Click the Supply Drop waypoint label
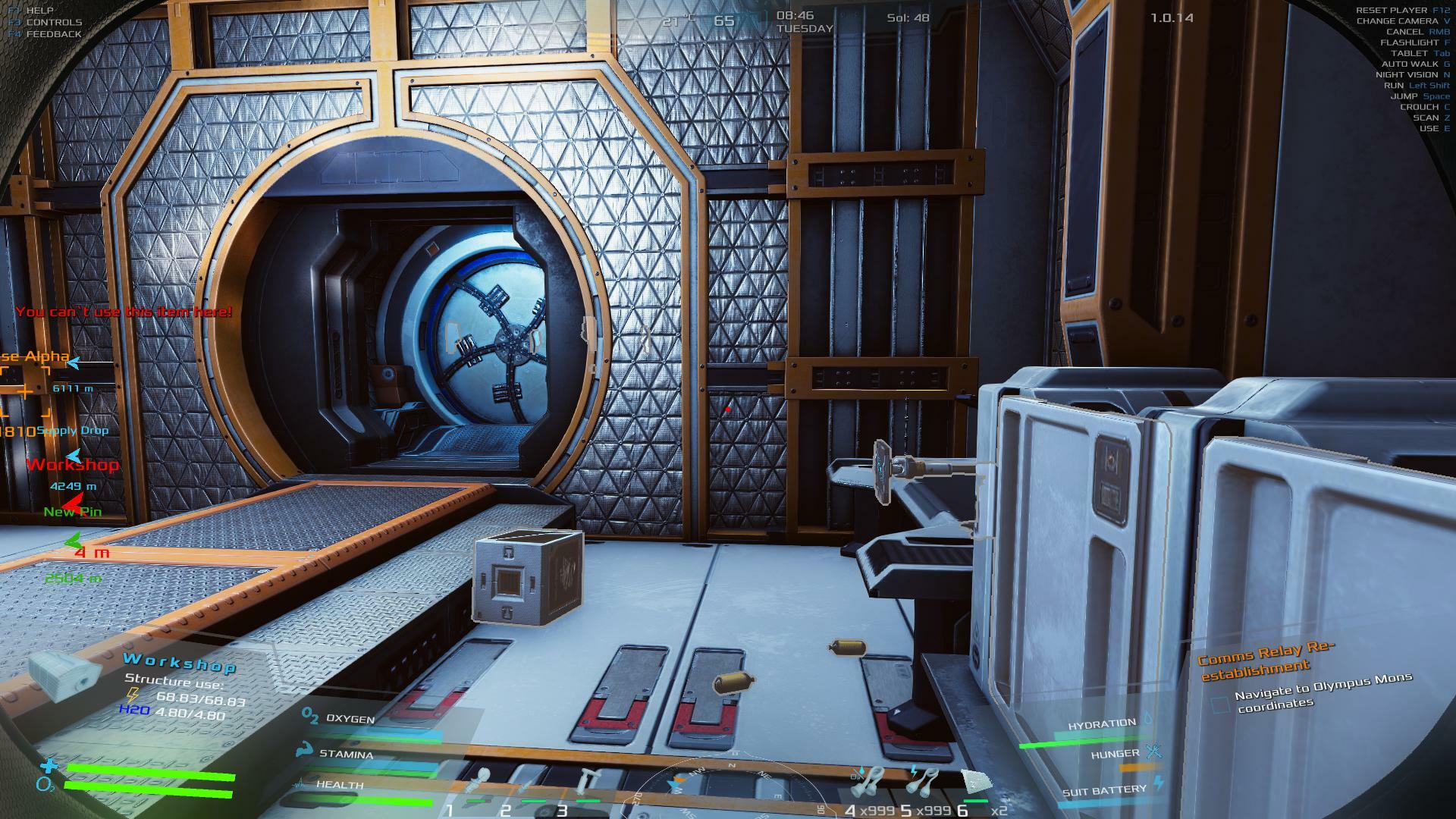 coord(73,431)
